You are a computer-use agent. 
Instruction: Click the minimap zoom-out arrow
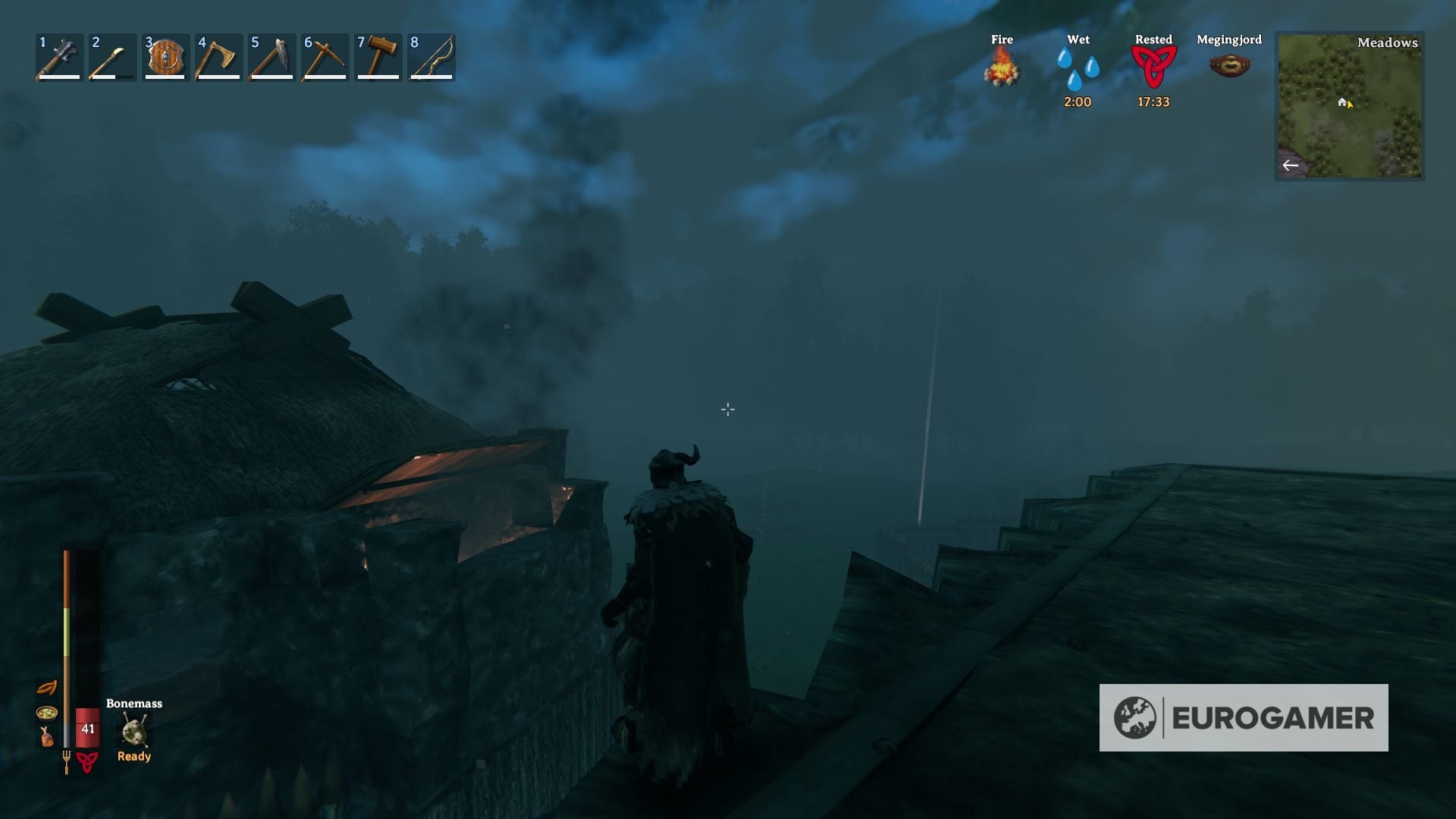[x=1291, y=165]
